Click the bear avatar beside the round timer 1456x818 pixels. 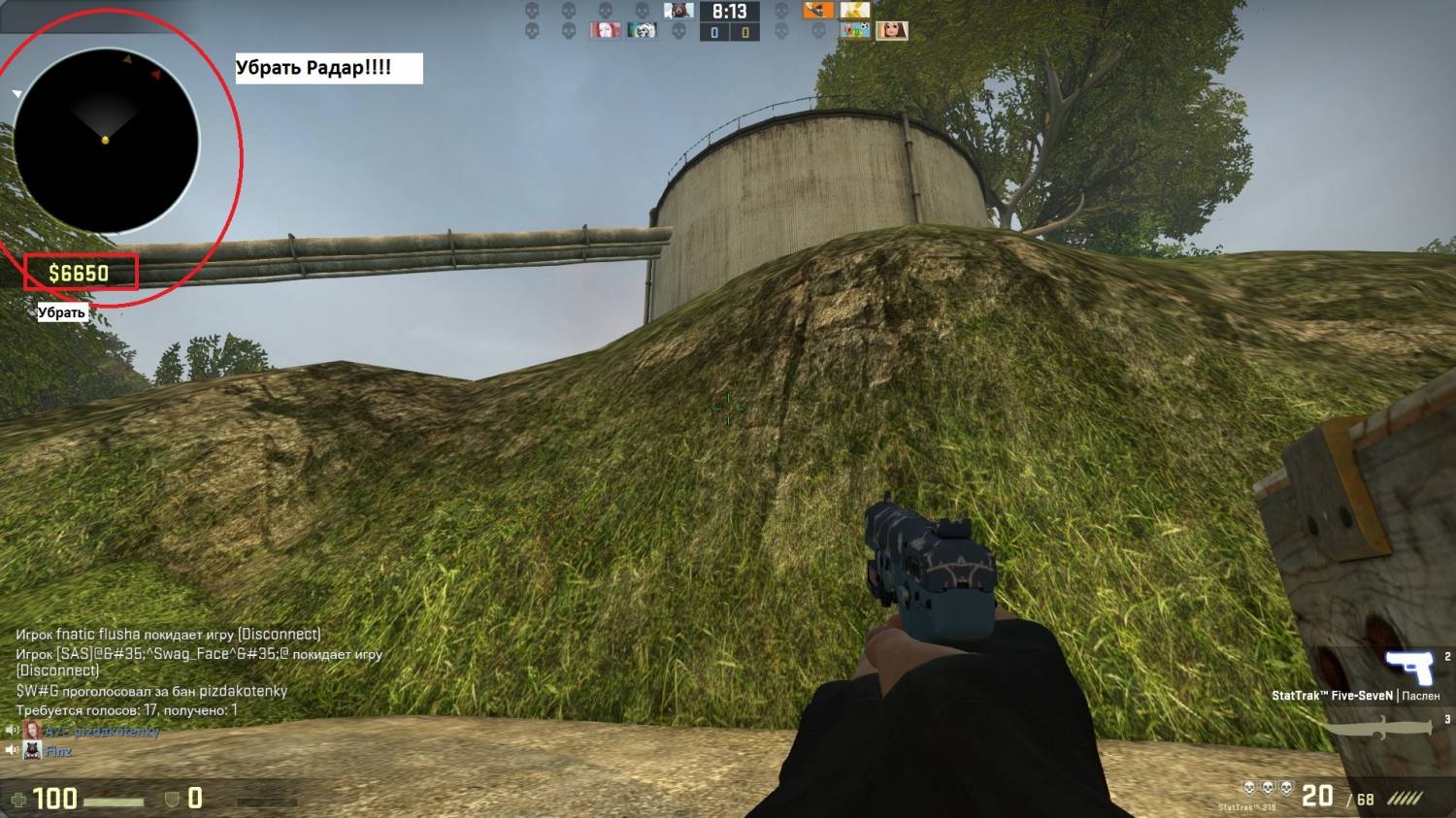point(678,11)
